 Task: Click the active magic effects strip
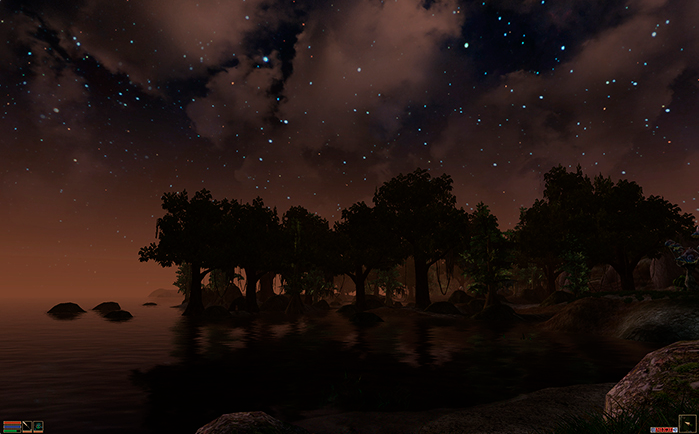(663, 428)
